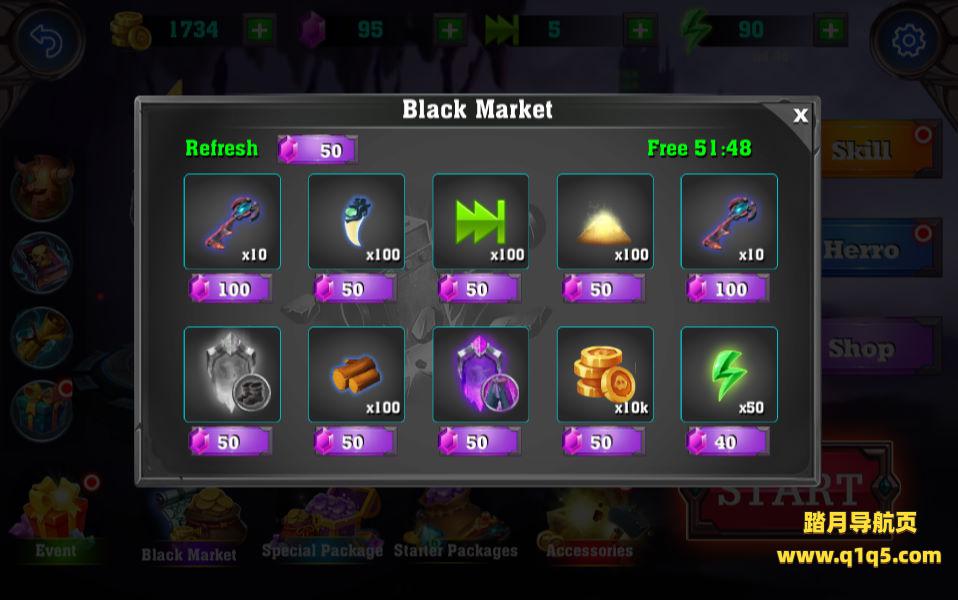This screenshot has height=600, width=958.
Task: Select the gold dust pile x100 item
Action: pyautogui.click(x=604, y=221)
